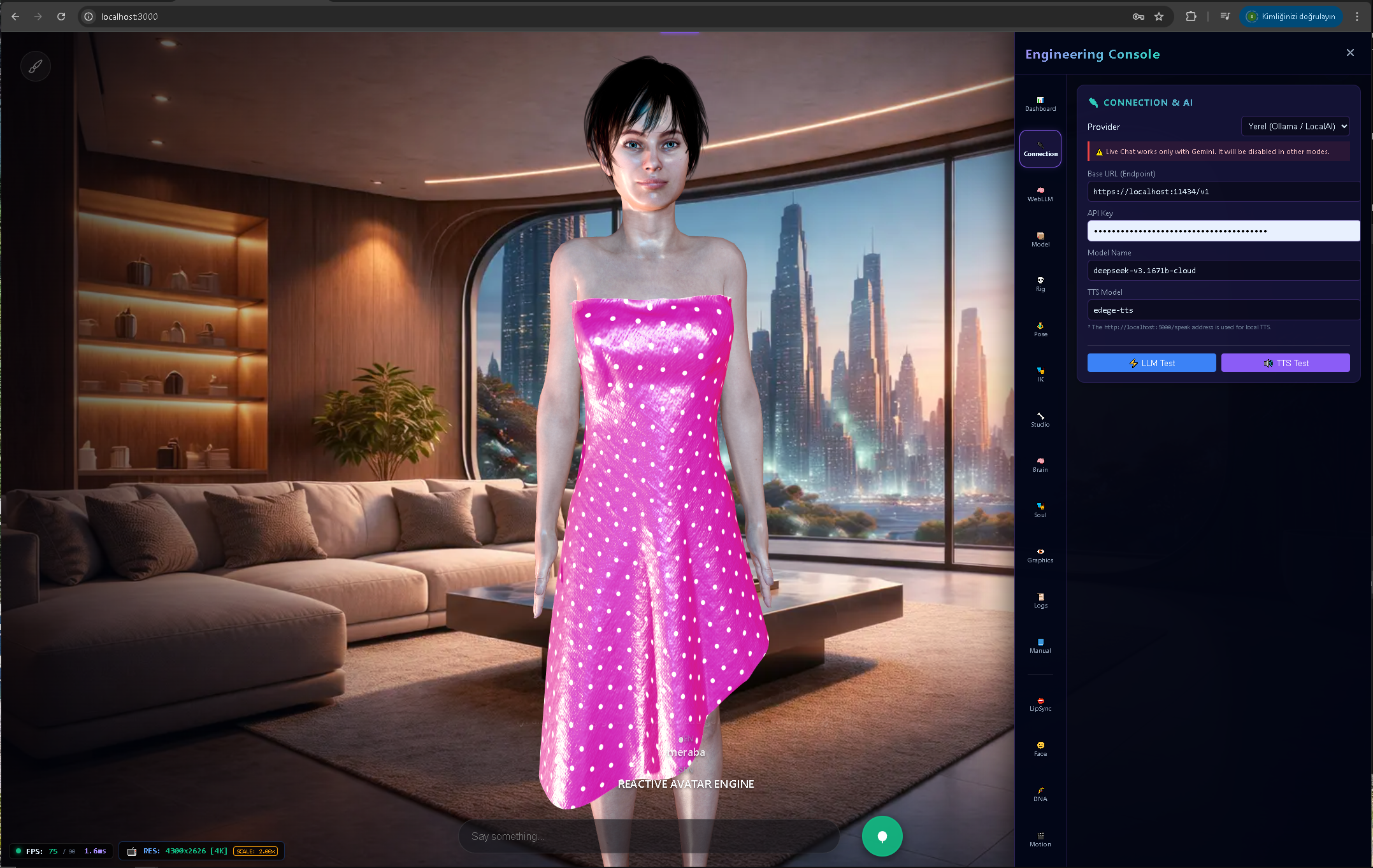Open the Rig panel

(x=1040, y=283)
